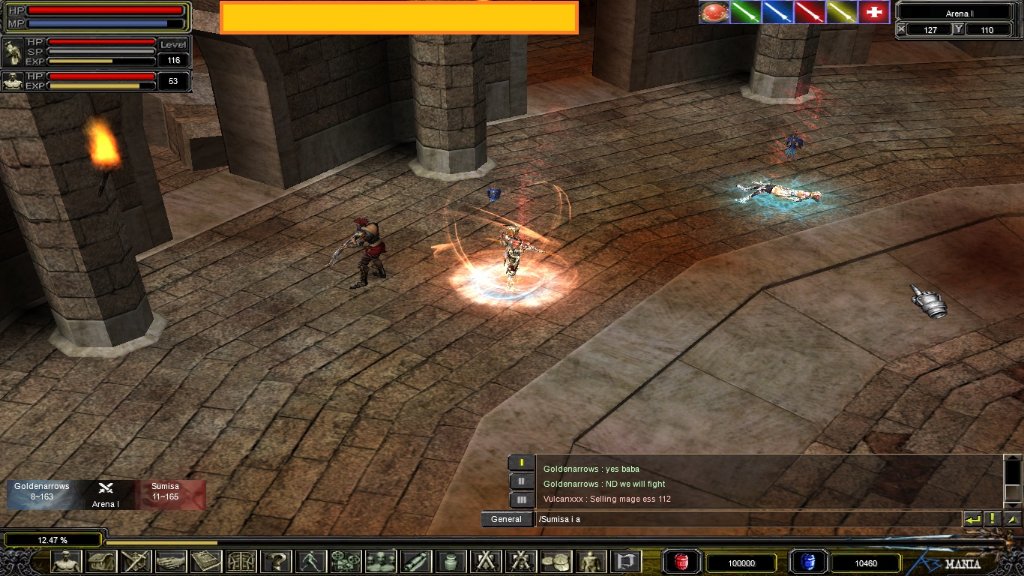Click the red orb buff icon
This screenshot has height=576, width=1024.
coord(714,12)
